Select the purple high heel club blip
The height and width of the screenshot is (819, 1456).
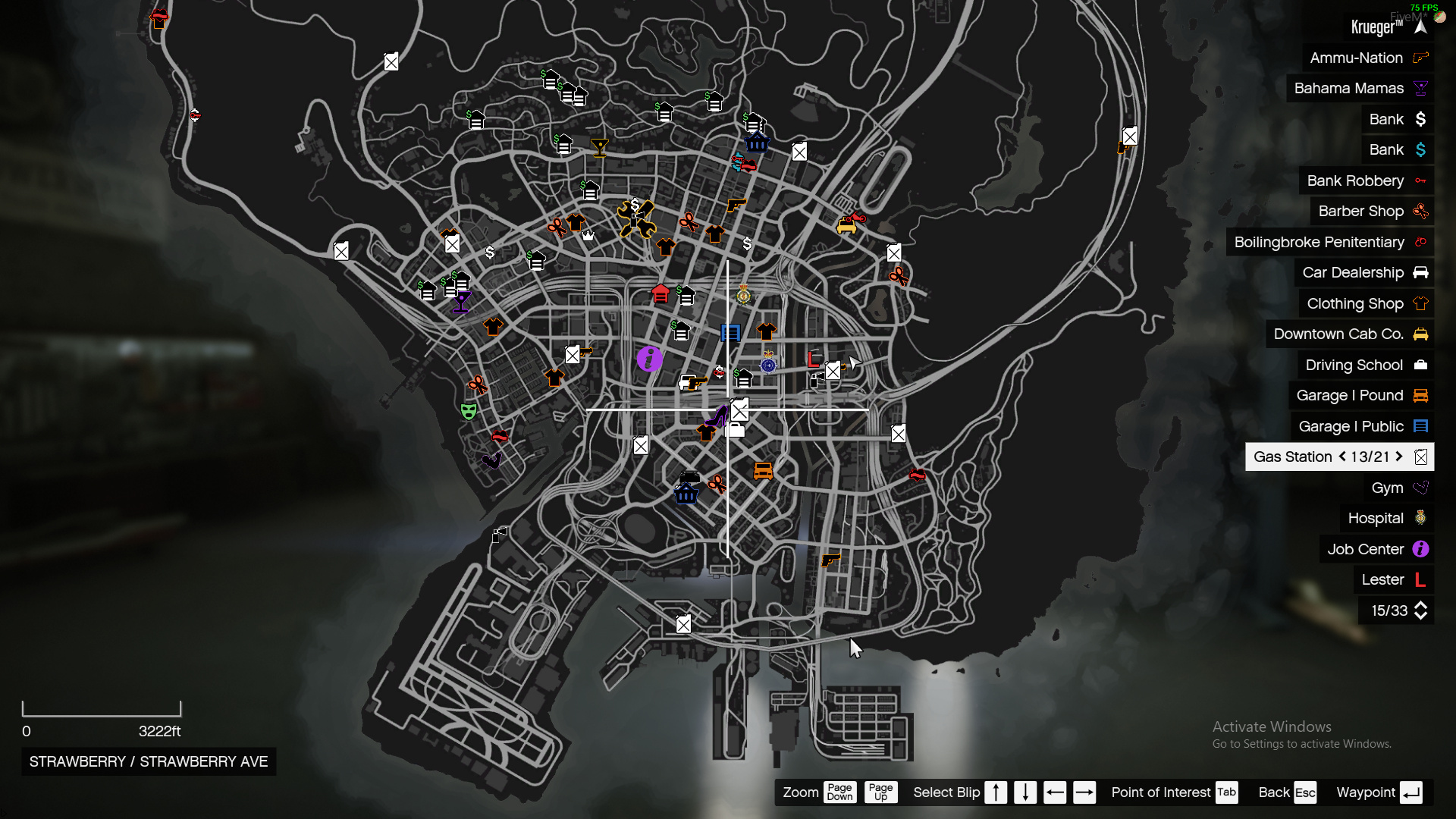[x=717, y=416]
